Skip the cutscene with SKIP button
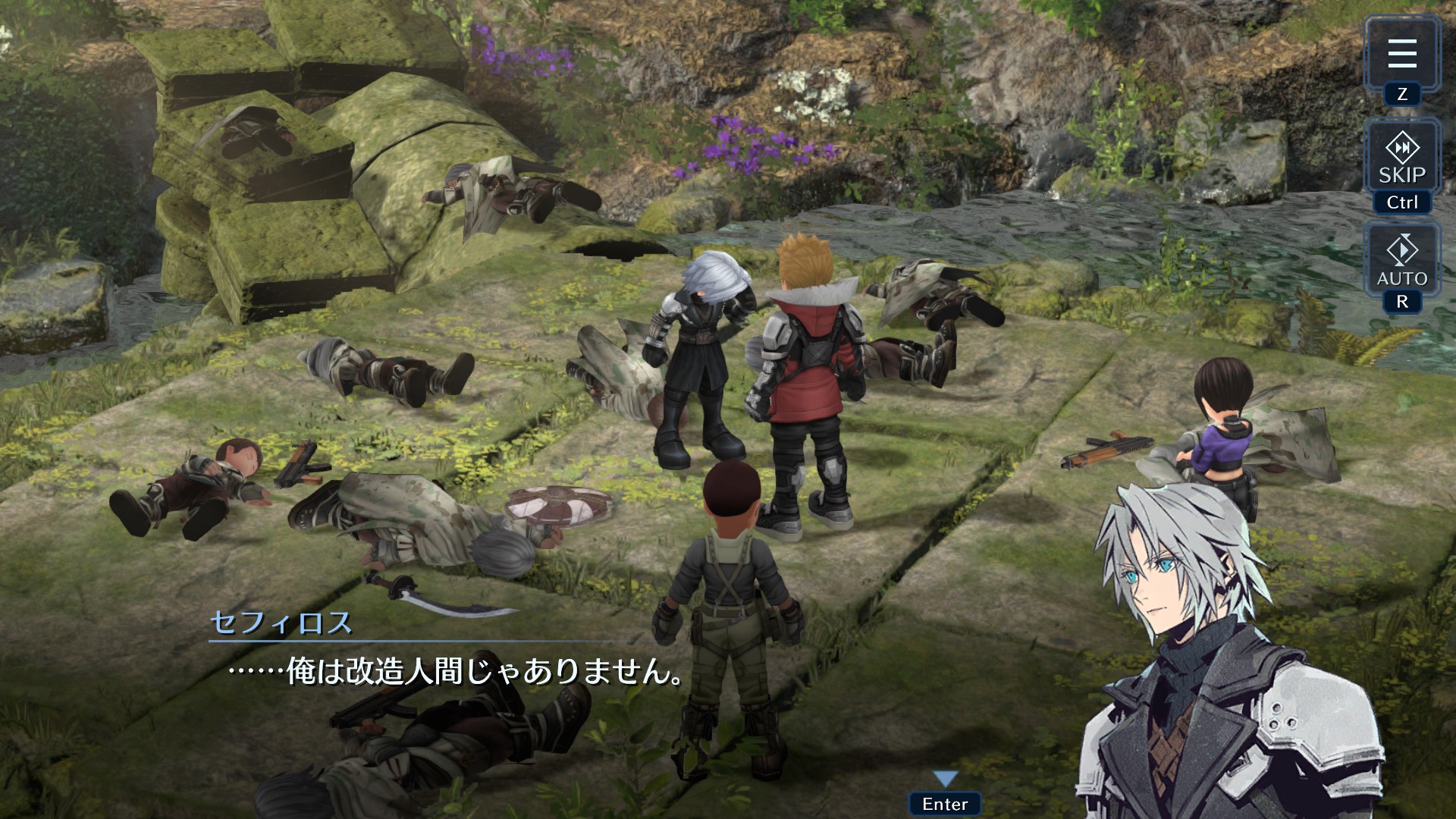The width and height of the screenshot is (1456, 819). [1401, 158]
